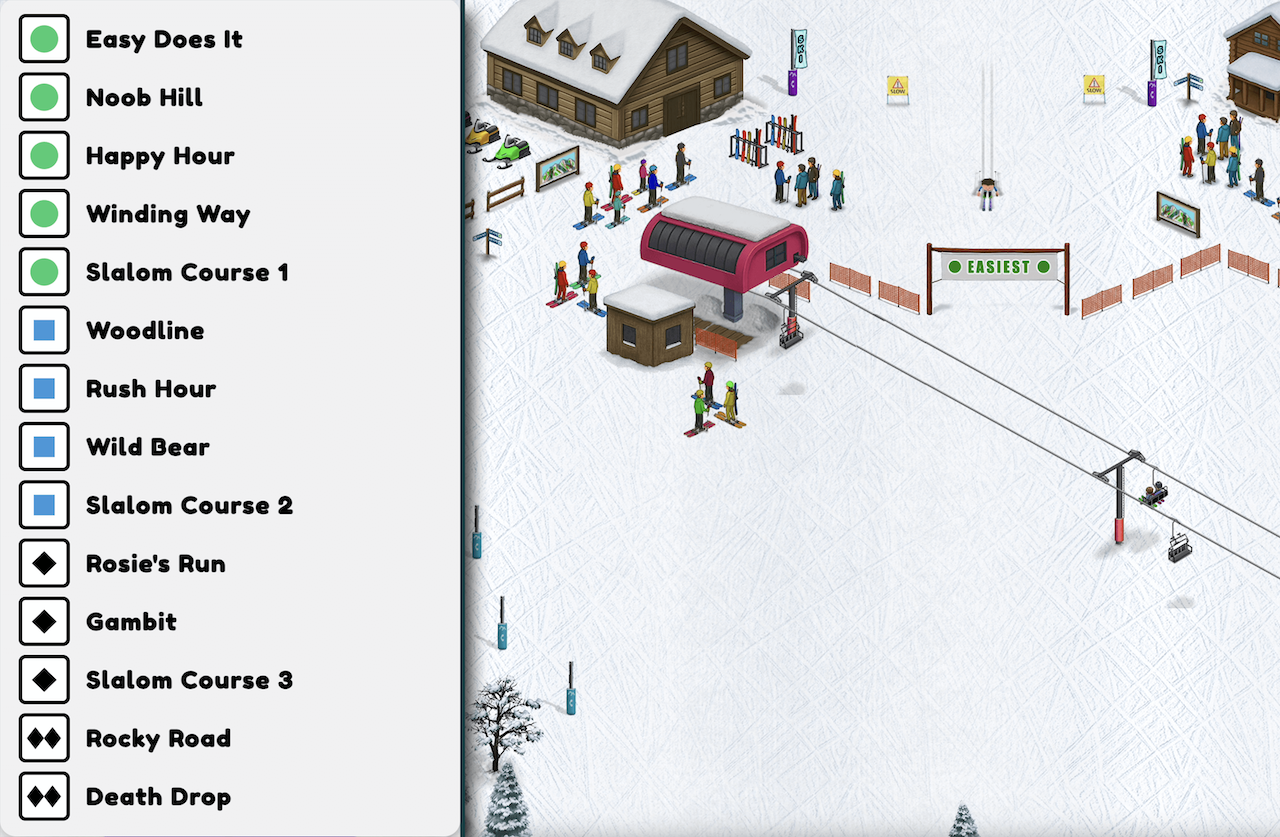Click the trail direction signpost near the lodge

tap(491, 238)
